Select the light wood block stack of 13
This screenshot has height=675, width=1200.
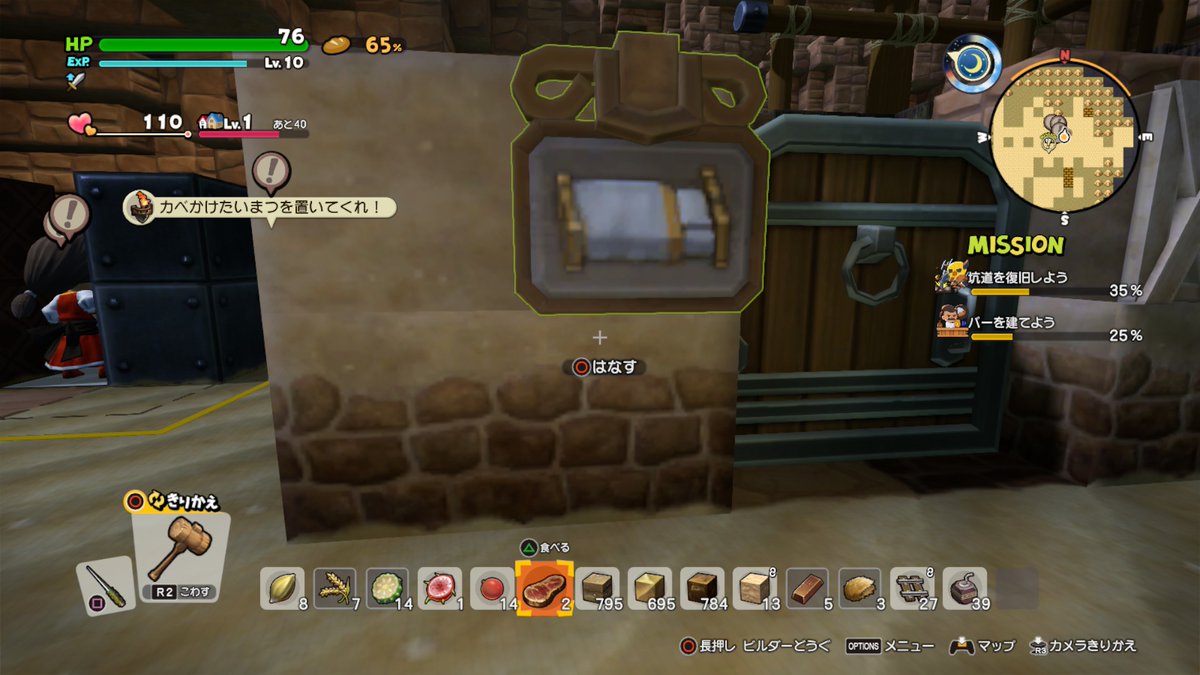point(754,588)
